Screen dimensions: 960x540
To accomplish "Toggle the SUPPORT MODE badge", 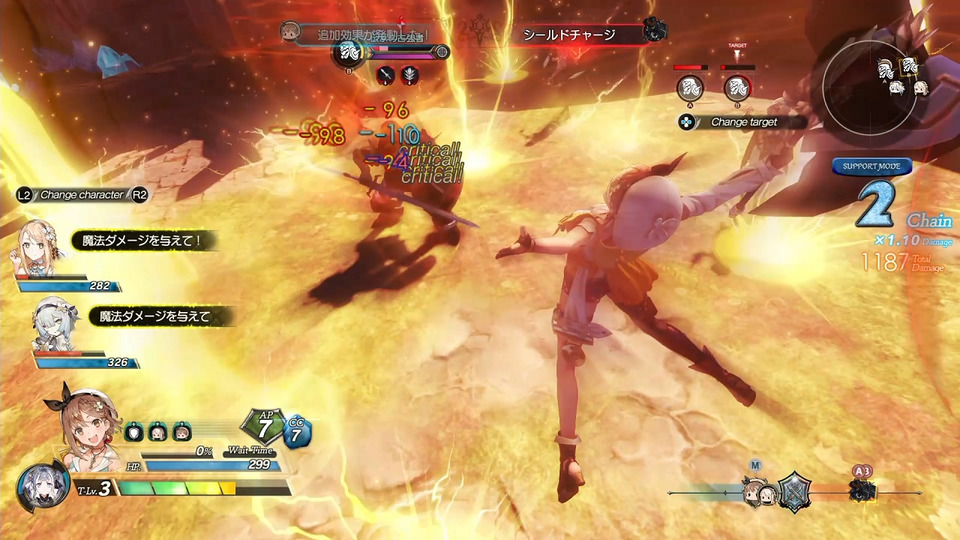I will point(872,166).
